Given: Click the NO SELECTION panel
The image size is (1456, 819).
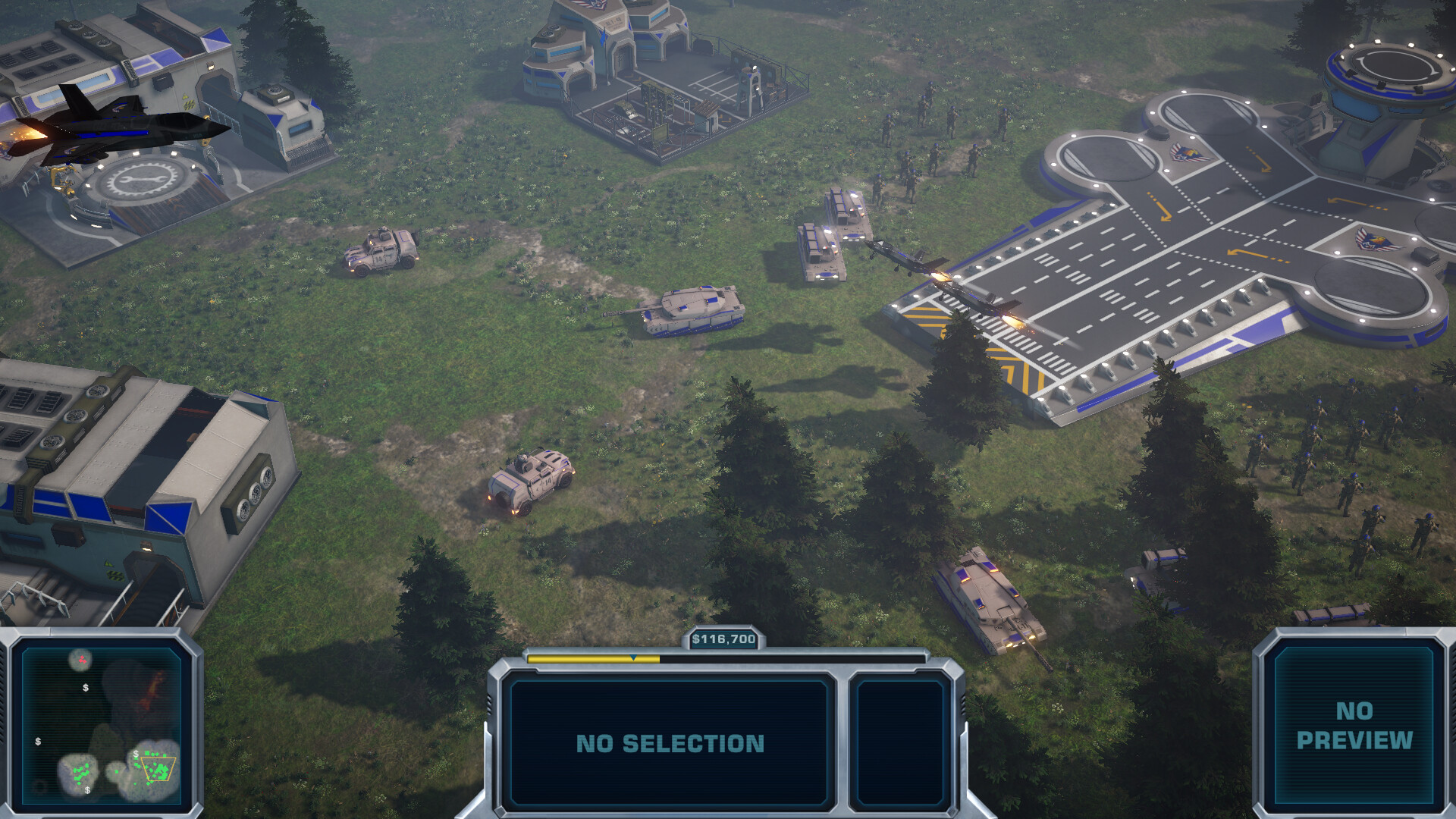Looking at the screenshot, I should click(x=671, y=743).
